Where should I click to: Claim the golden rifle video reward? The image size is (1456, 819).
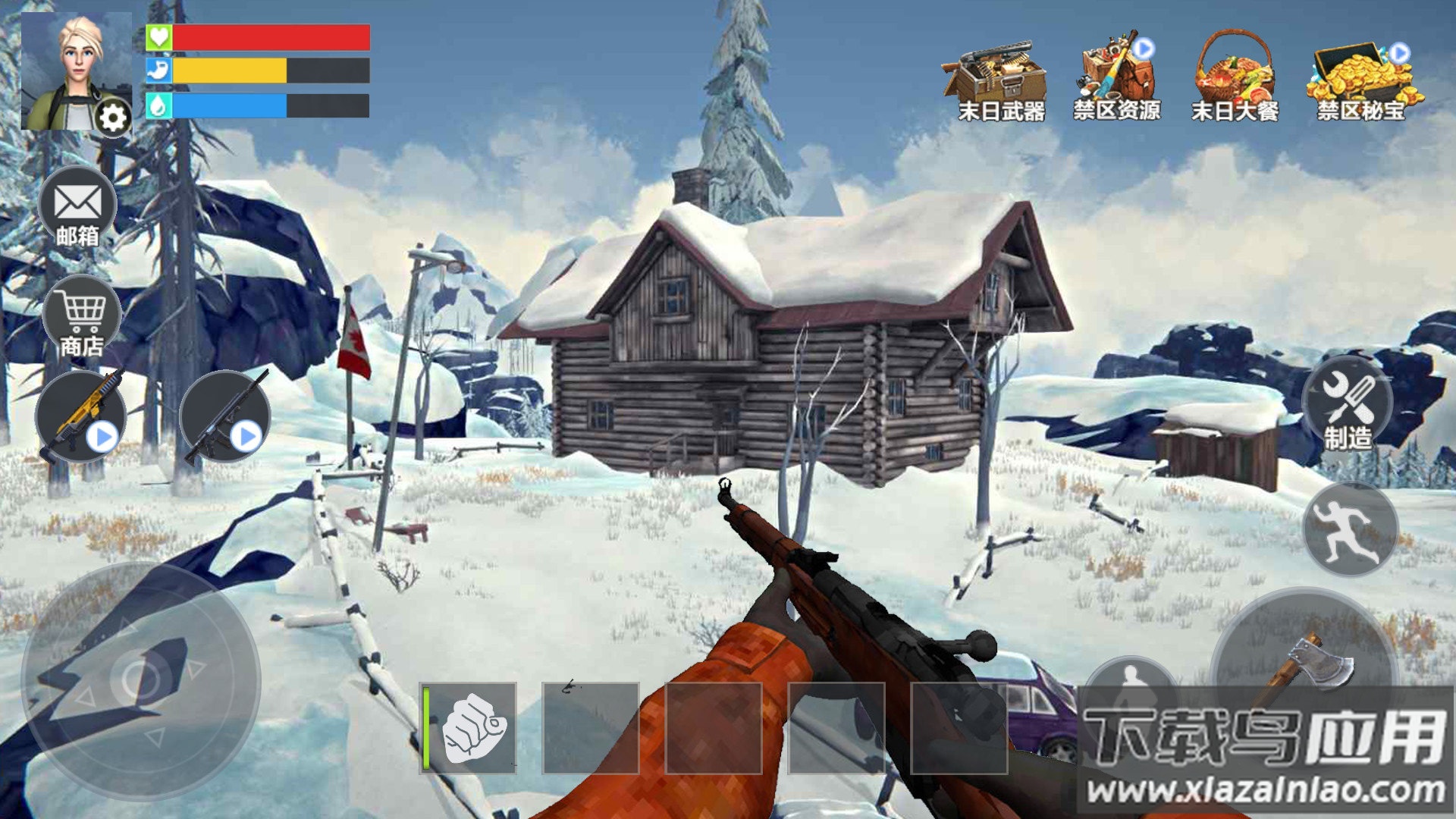[80, 417]
